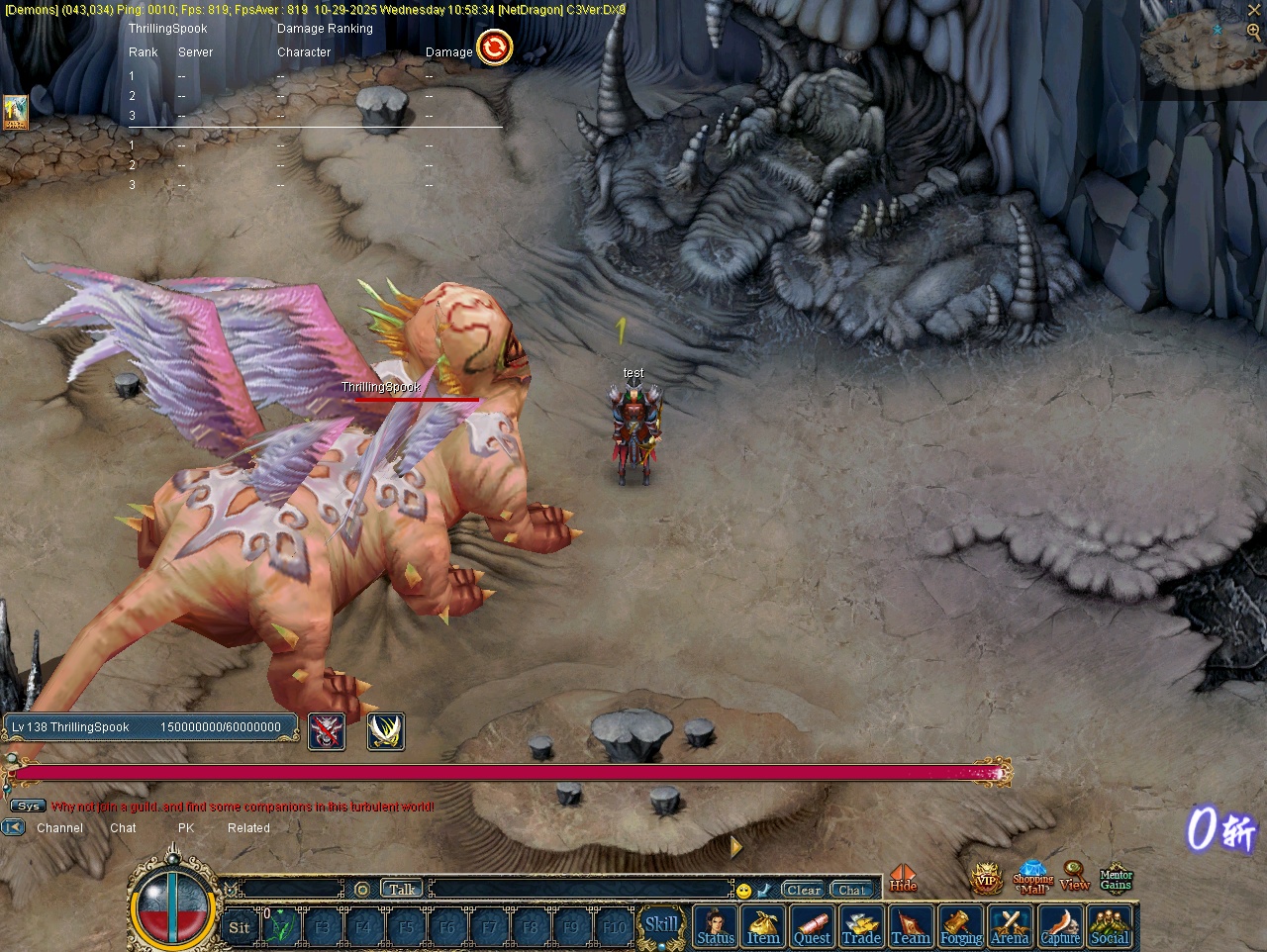The image size is (1267, 952).
Task: Enter the Arena menu
Action: (1010, 927)
